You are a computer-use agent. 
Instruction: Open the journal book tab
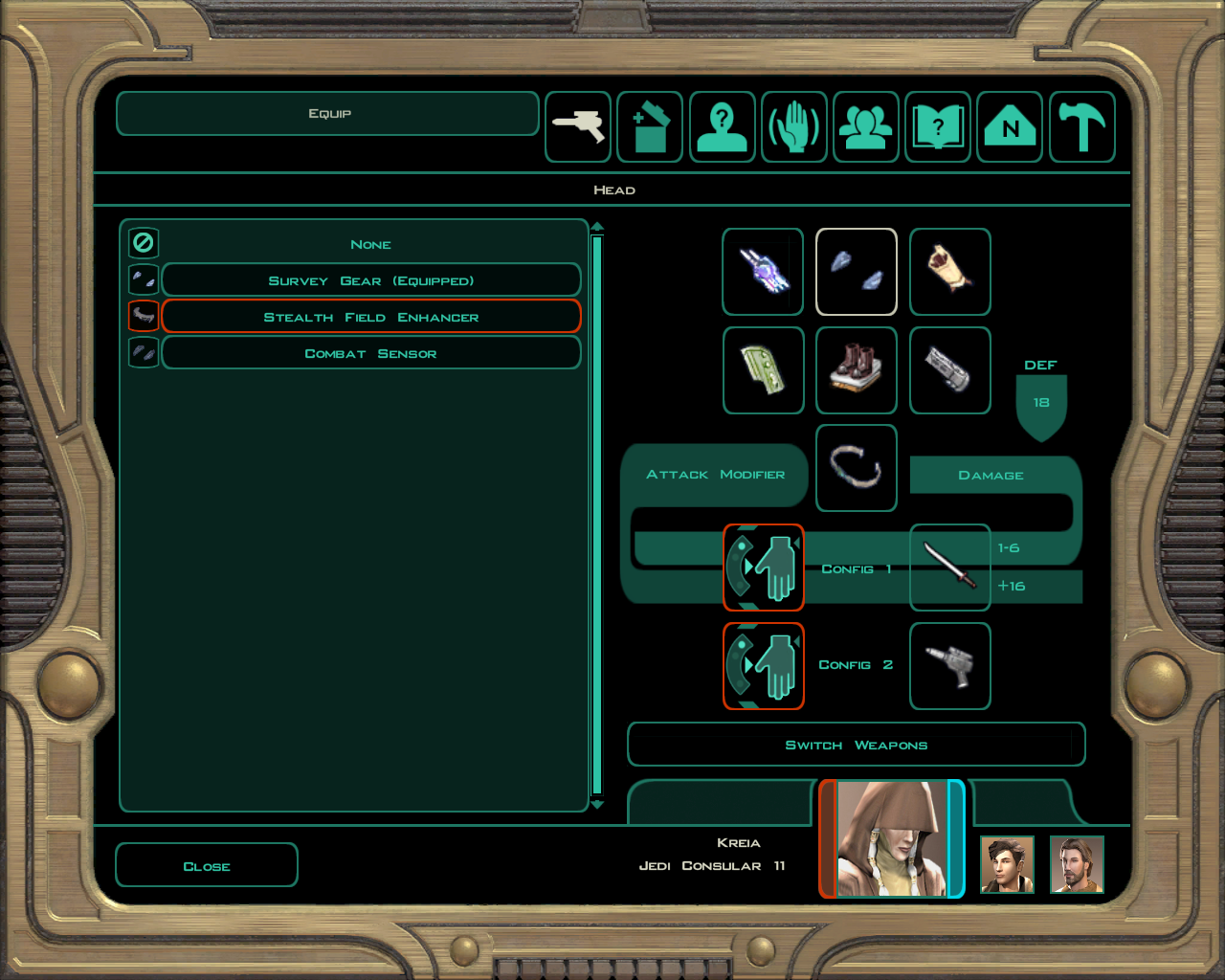pyautogui.click(x=938, y=127)
